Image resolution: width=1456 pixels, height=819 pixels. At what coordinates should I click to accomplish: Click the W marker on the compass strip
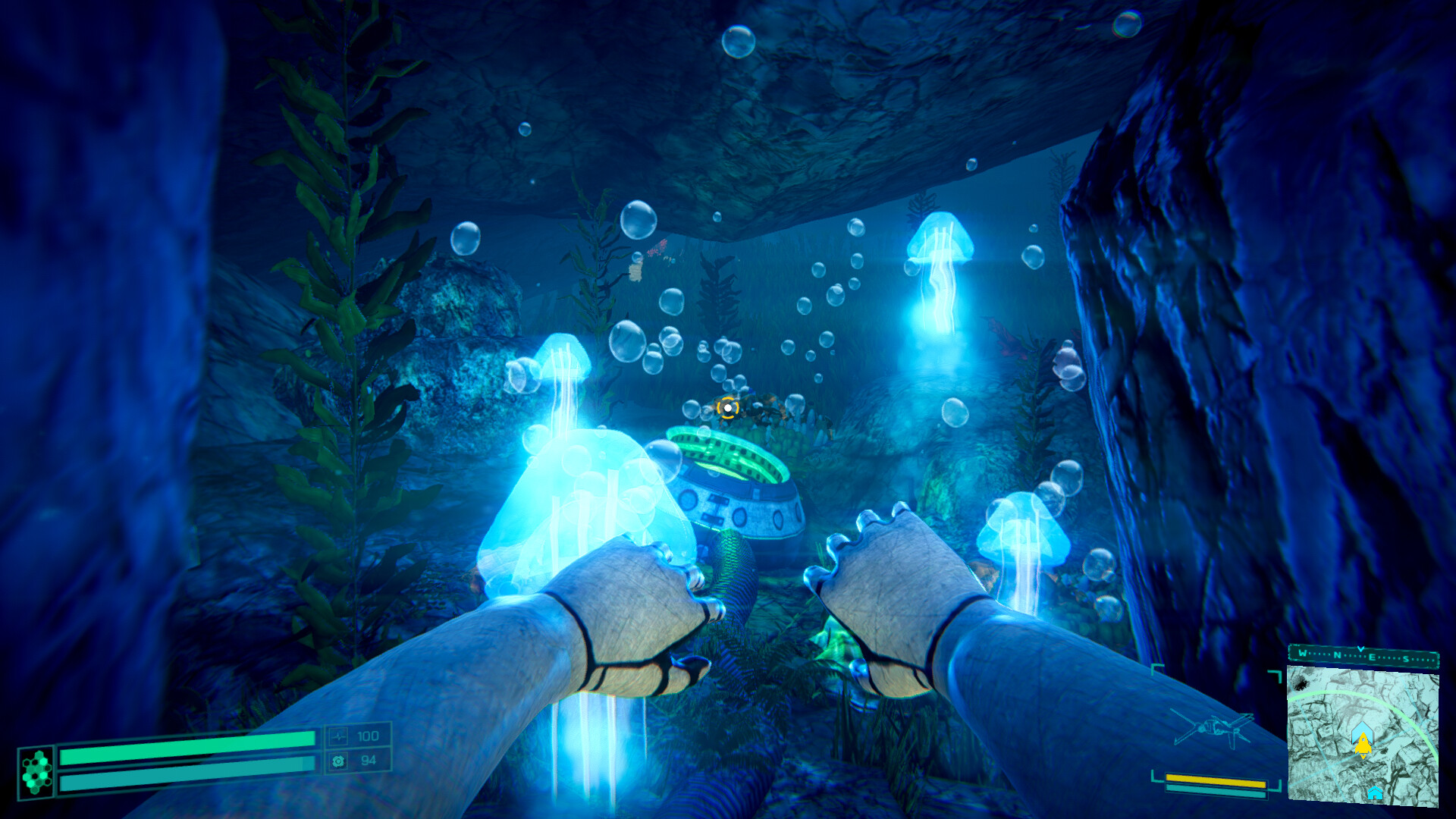[1302, 654]
